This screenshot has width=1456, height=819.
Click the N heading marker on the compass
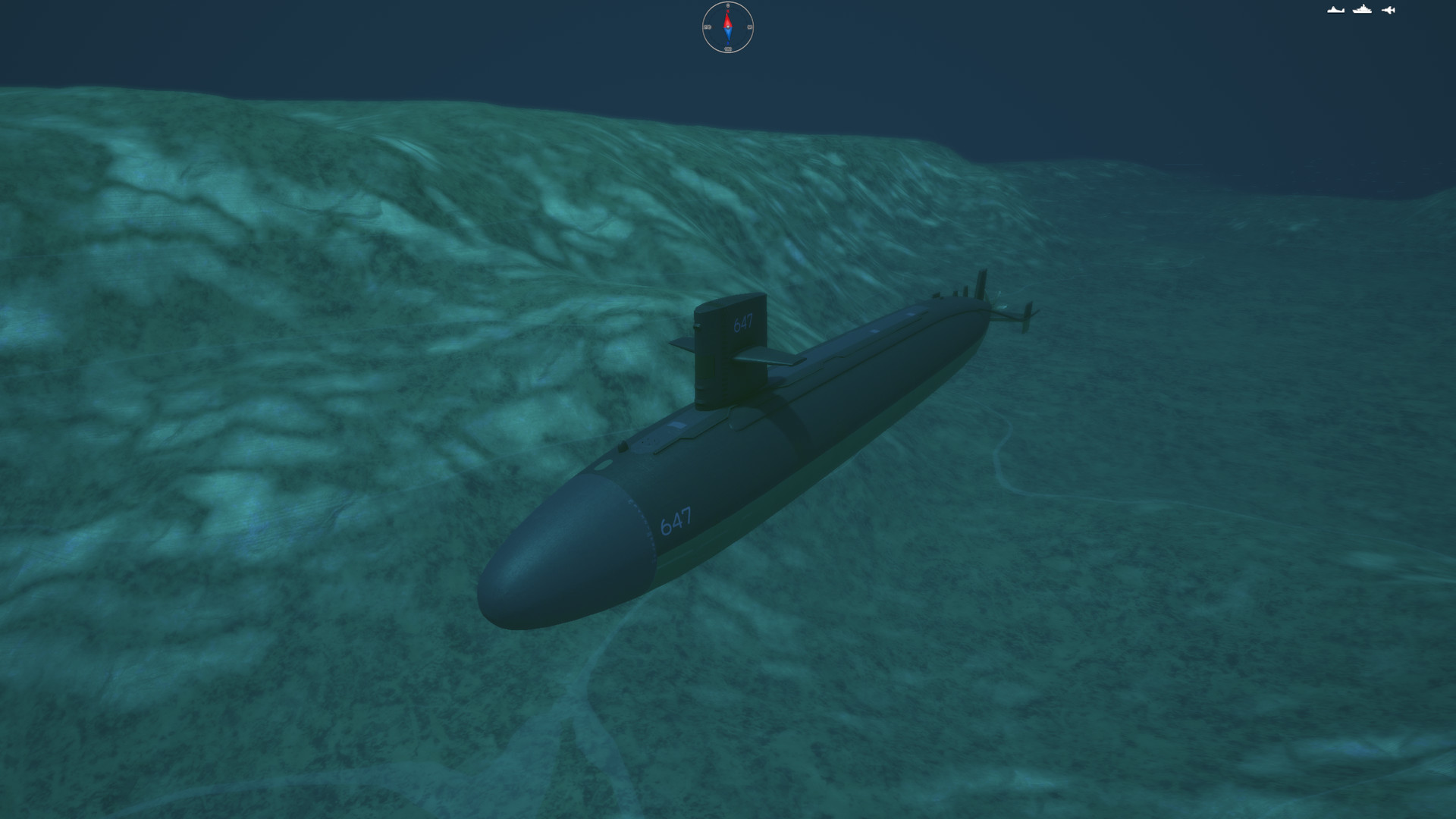(728, 5)
